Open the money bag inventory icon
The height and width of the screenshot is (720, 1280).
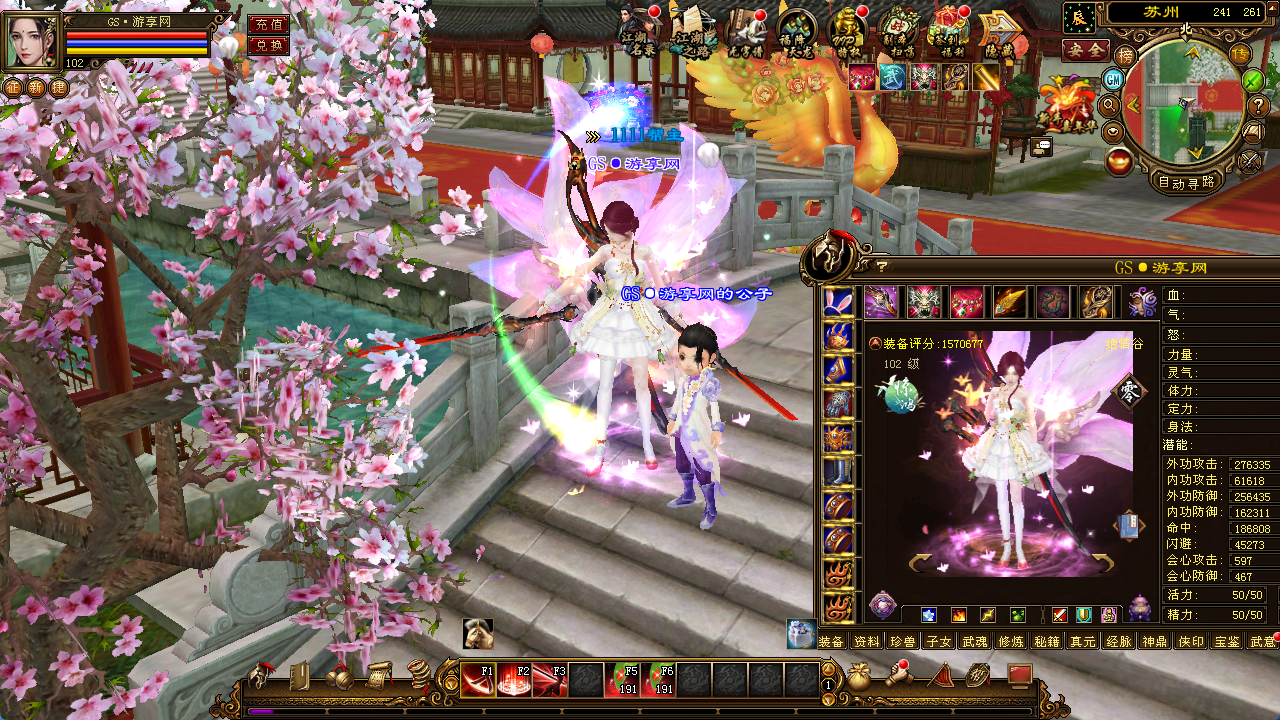point(859,678)
